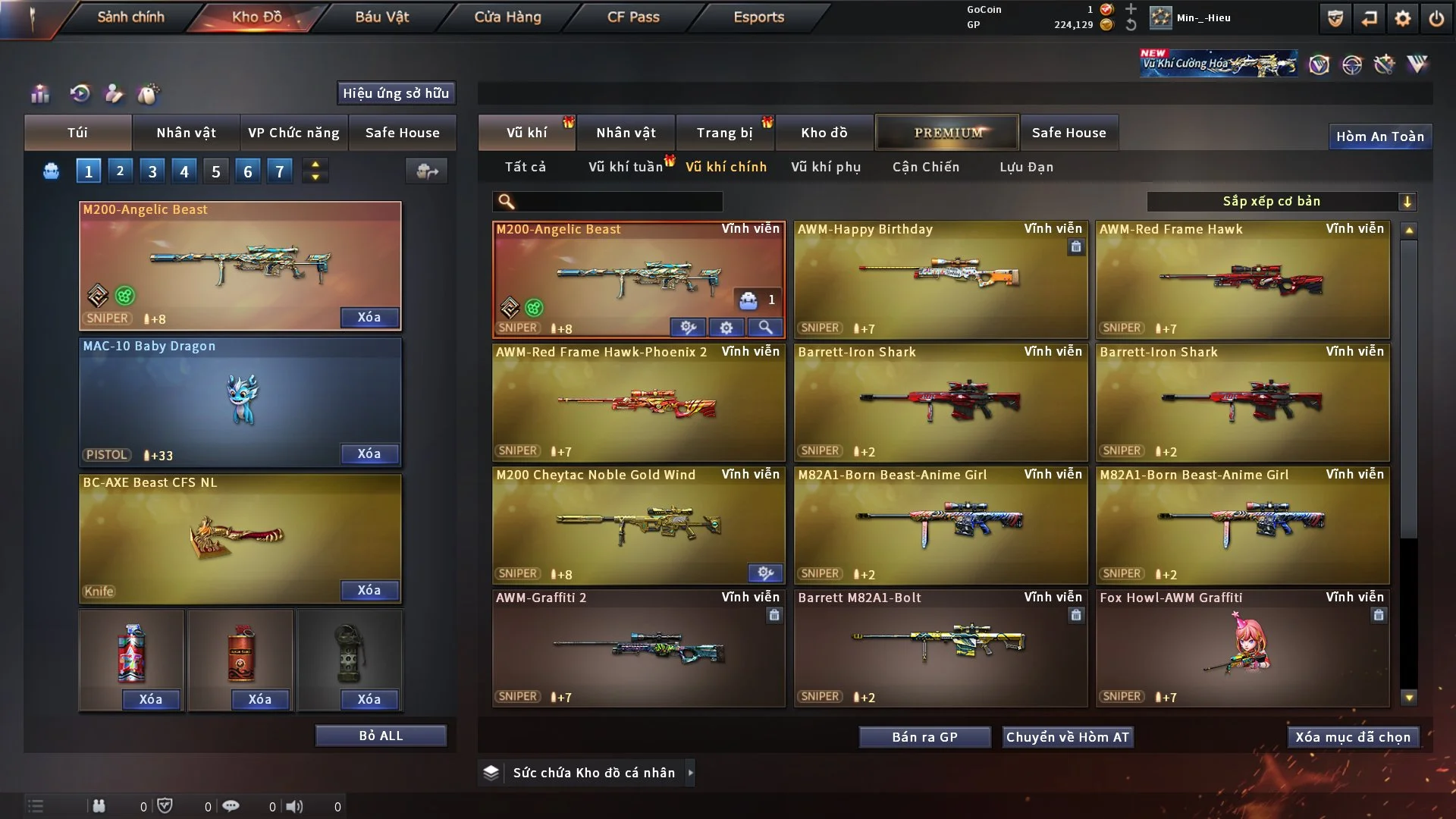This screenshot has width=1456, height=819.
Task: Filter by Vũ khí phụ secondary weapons
Action: click(826, 167)
